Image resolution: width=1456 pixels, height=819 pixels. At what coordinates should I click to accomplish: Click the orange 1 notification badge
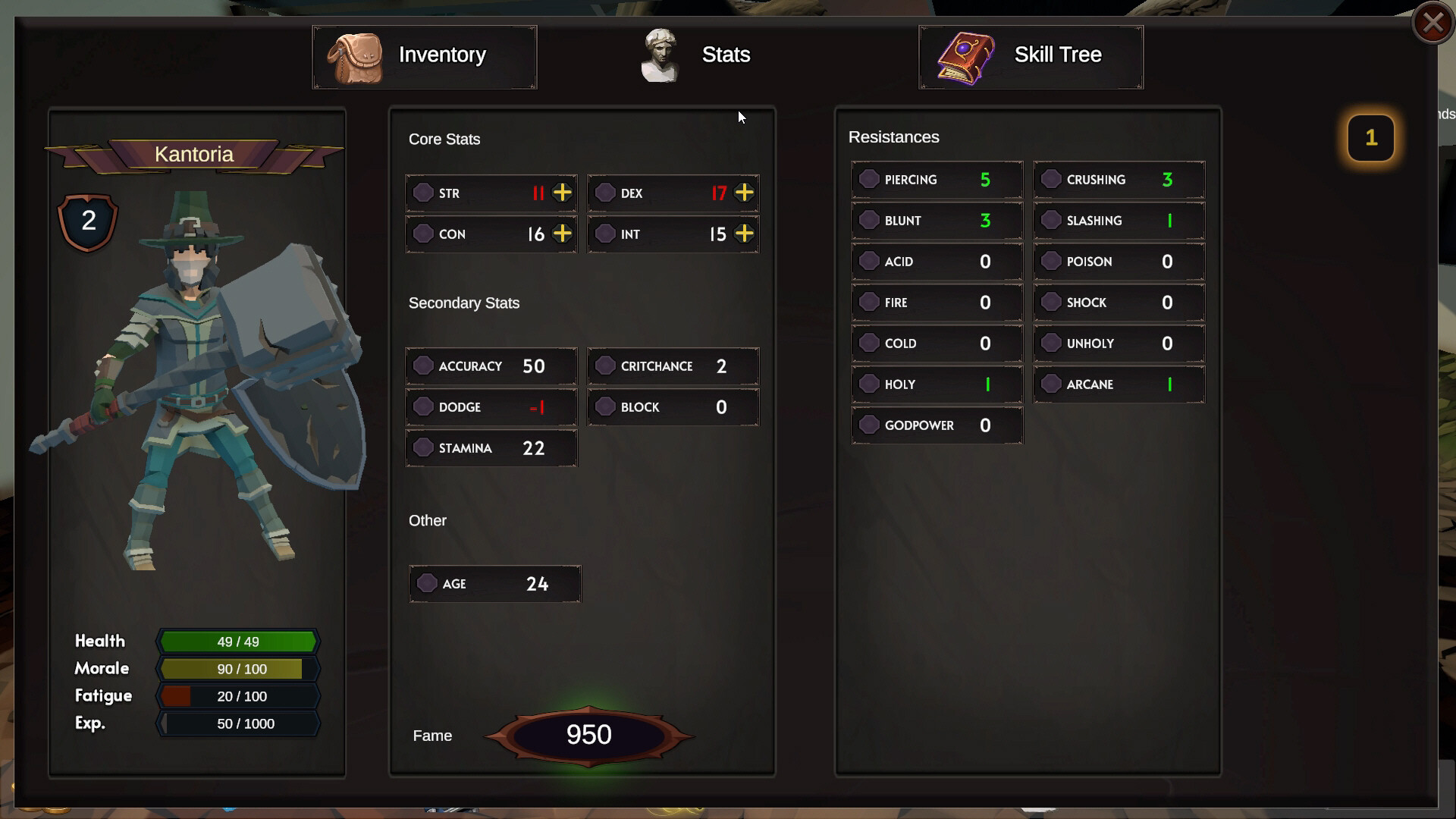[1370, 138]
